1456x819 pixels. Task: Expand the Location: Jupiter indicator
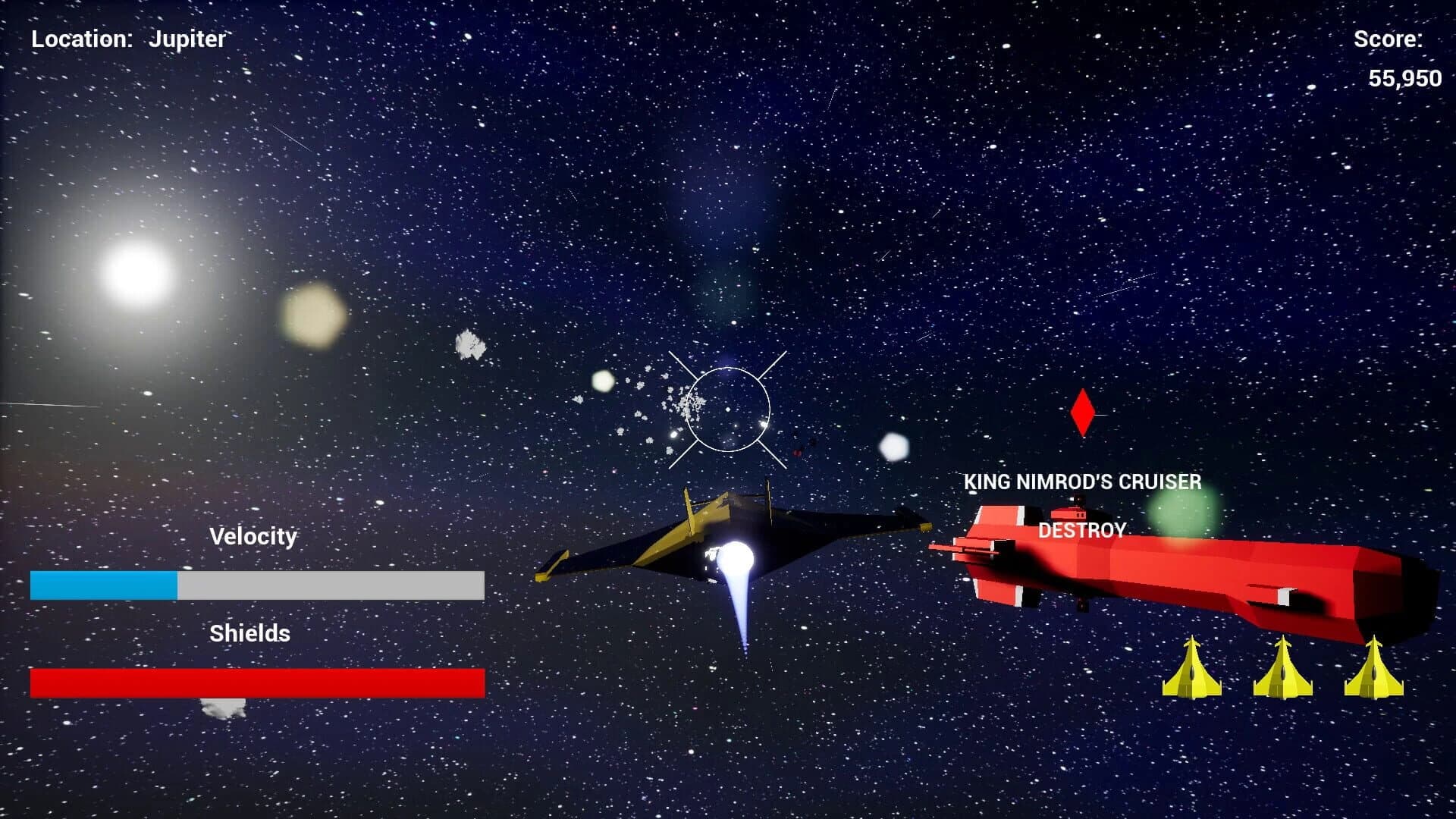click(127, 39)
